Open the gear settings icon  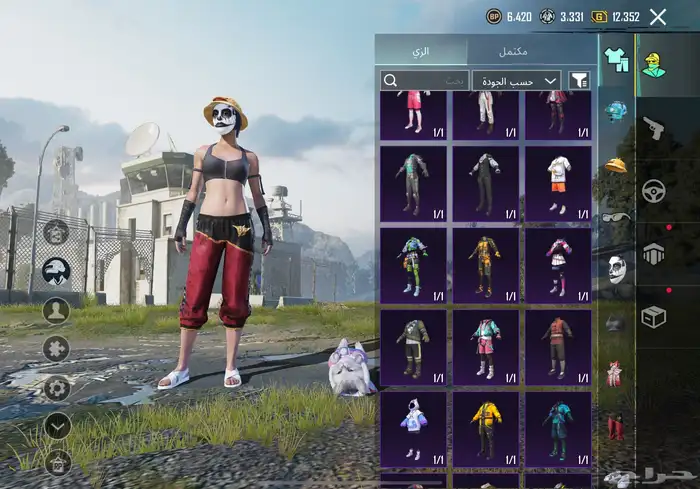(56, 387)
